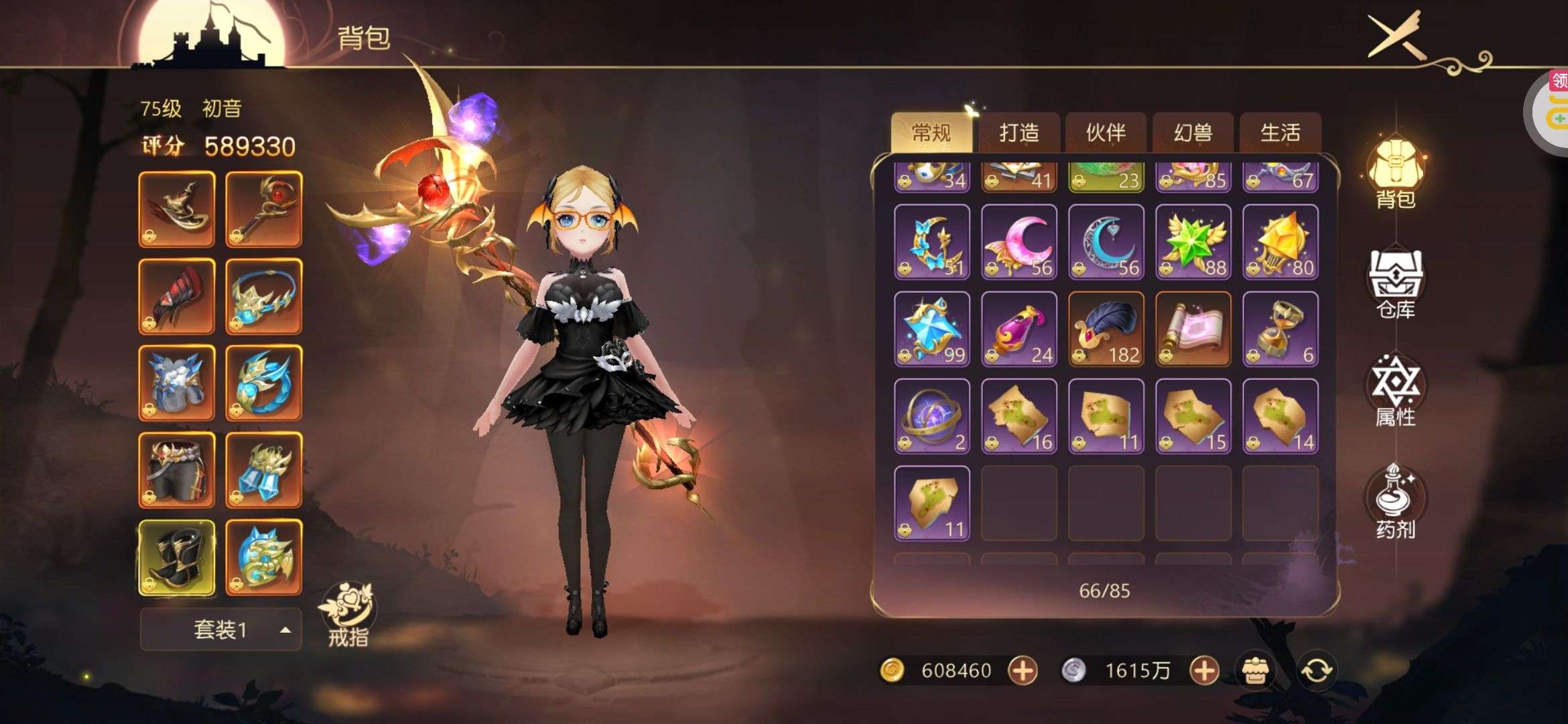
Task: Select the equipped staff weapon slot
Action: (x=264, y=209)
